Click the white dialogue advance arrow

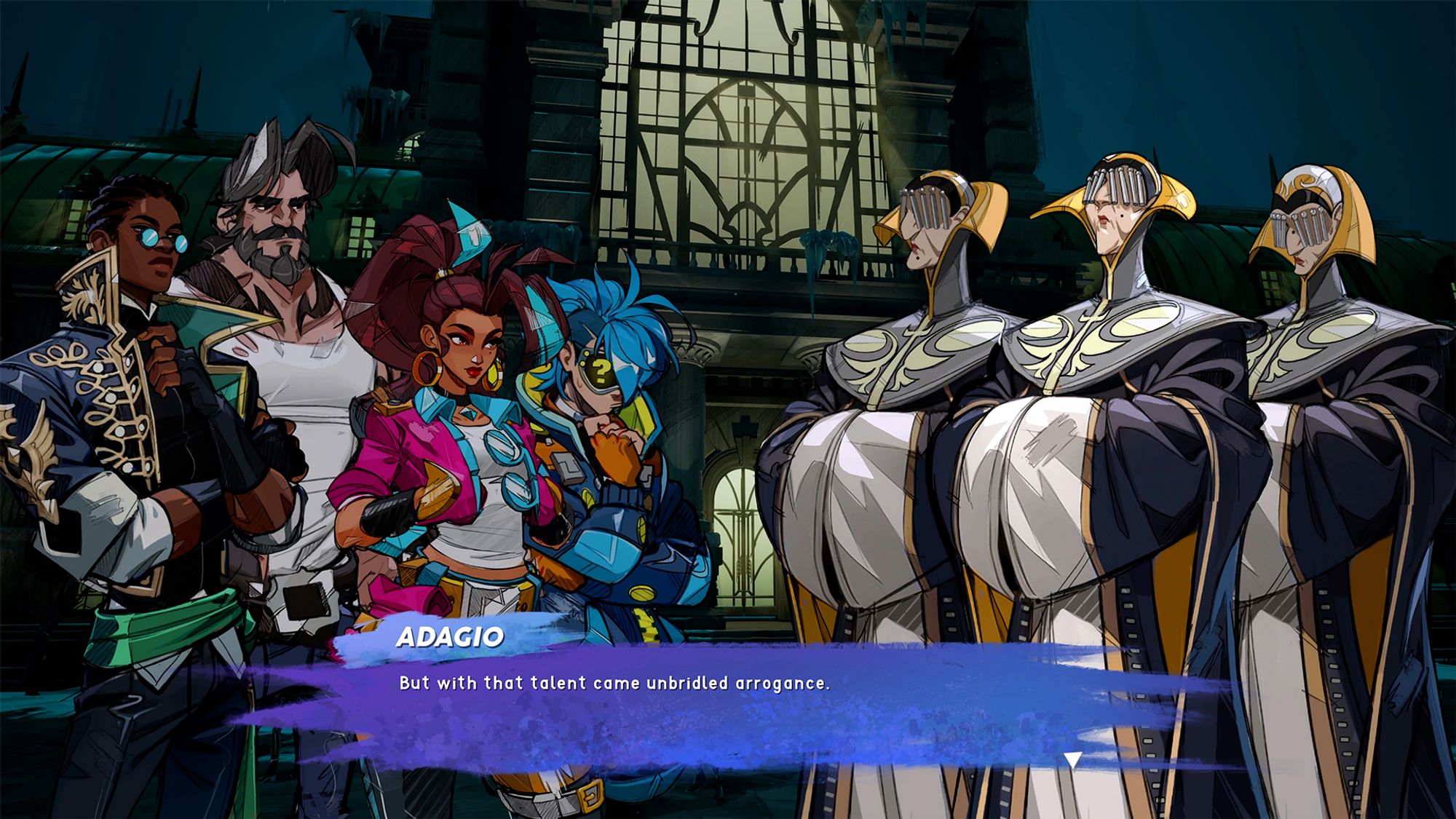pos(1072,760)
